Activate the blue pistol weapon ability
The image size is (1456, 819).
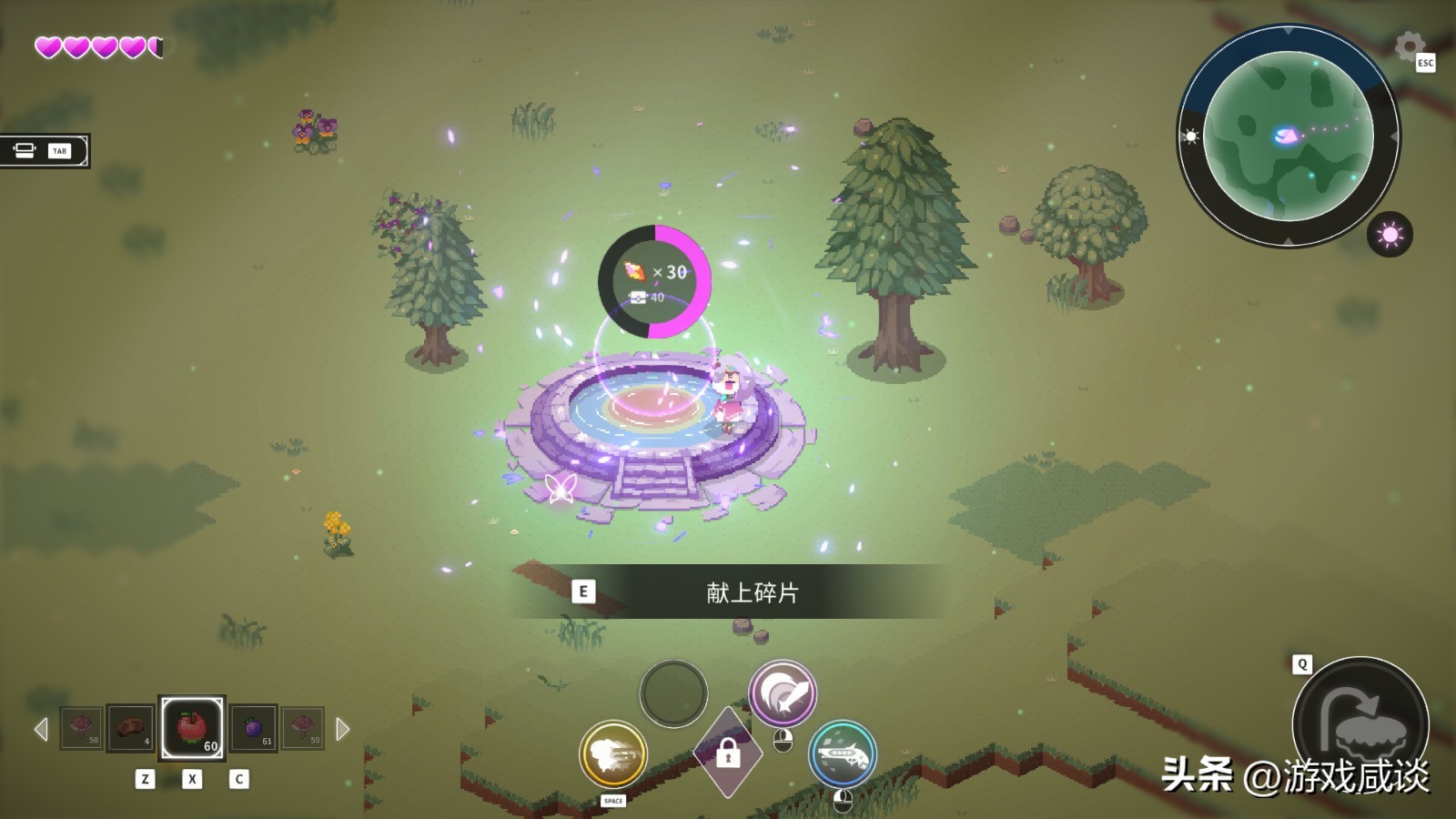coord(843,754)
